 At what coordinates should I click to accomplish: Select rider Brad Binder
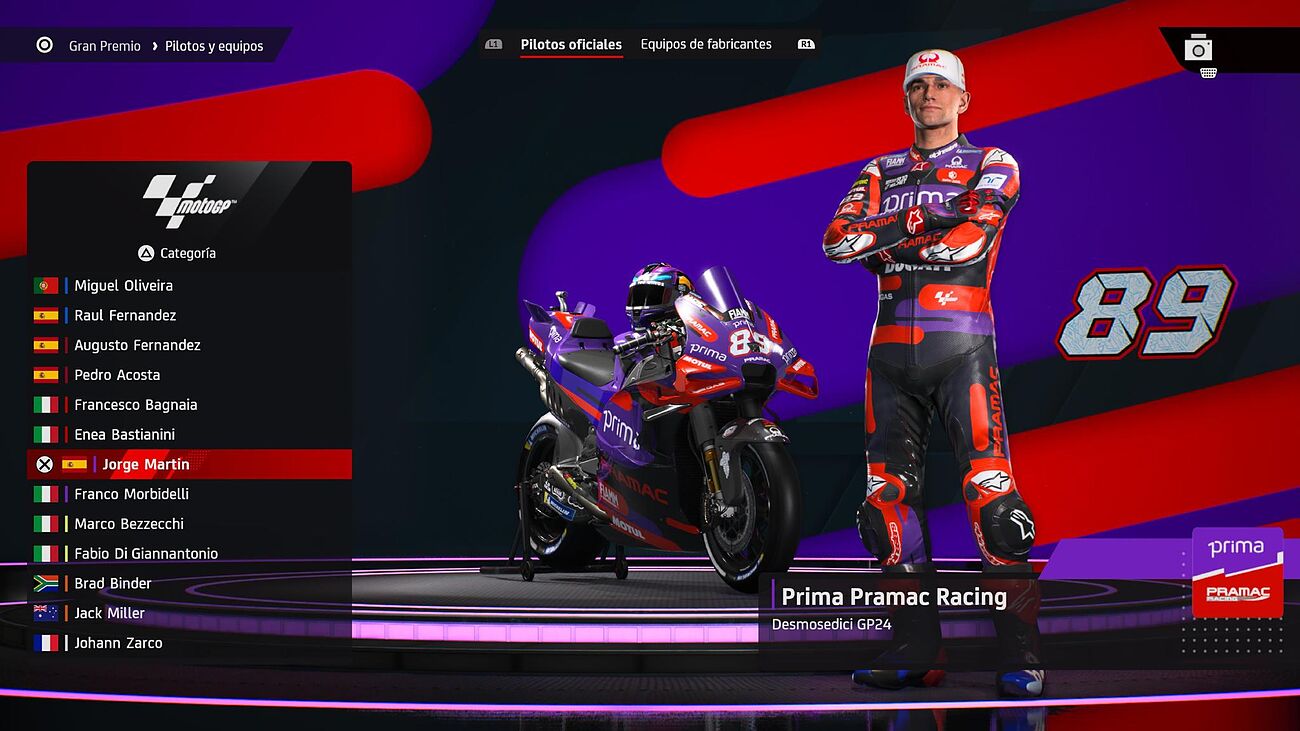click(113, 584)
